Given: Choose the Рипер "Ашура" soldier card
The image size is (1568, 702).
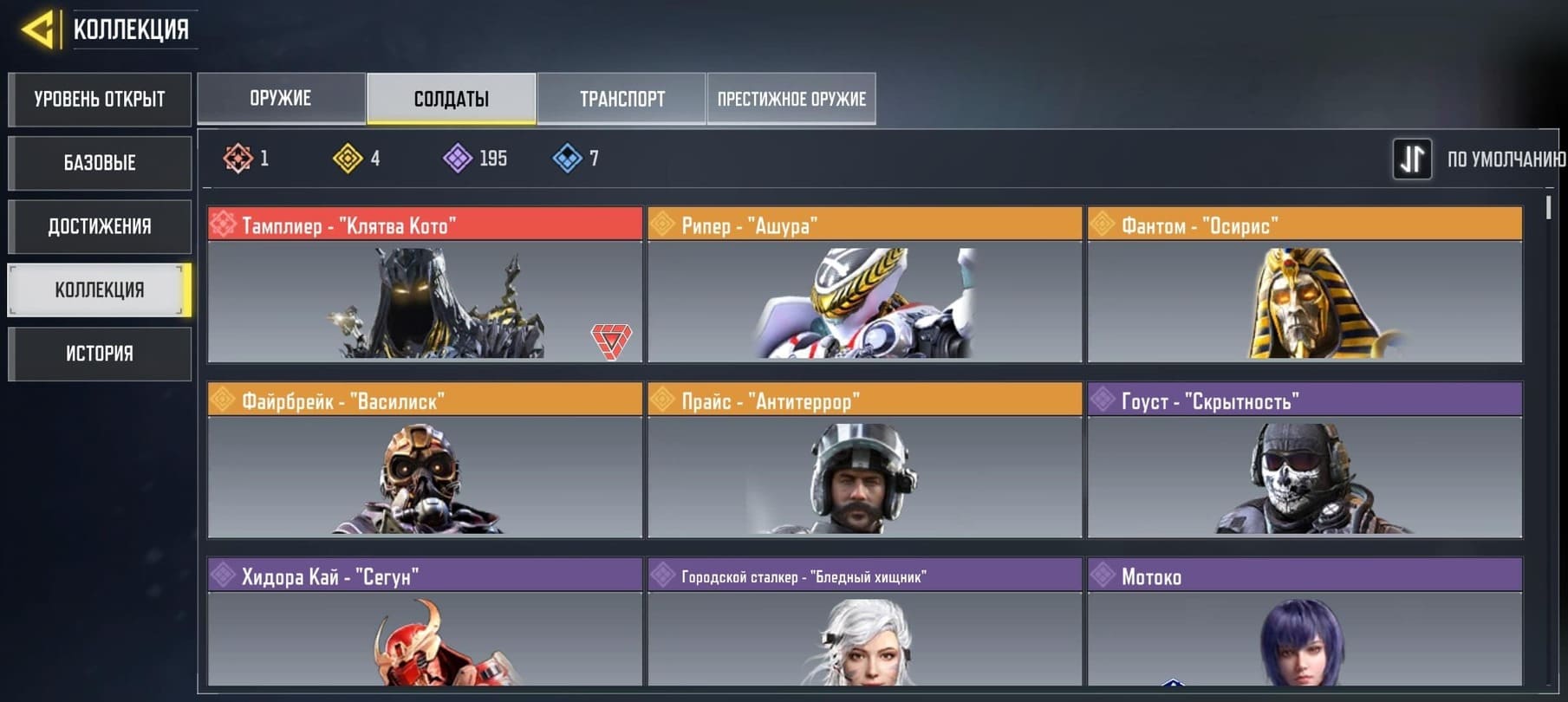Looking at the screenshot, I should coord(864,286).
